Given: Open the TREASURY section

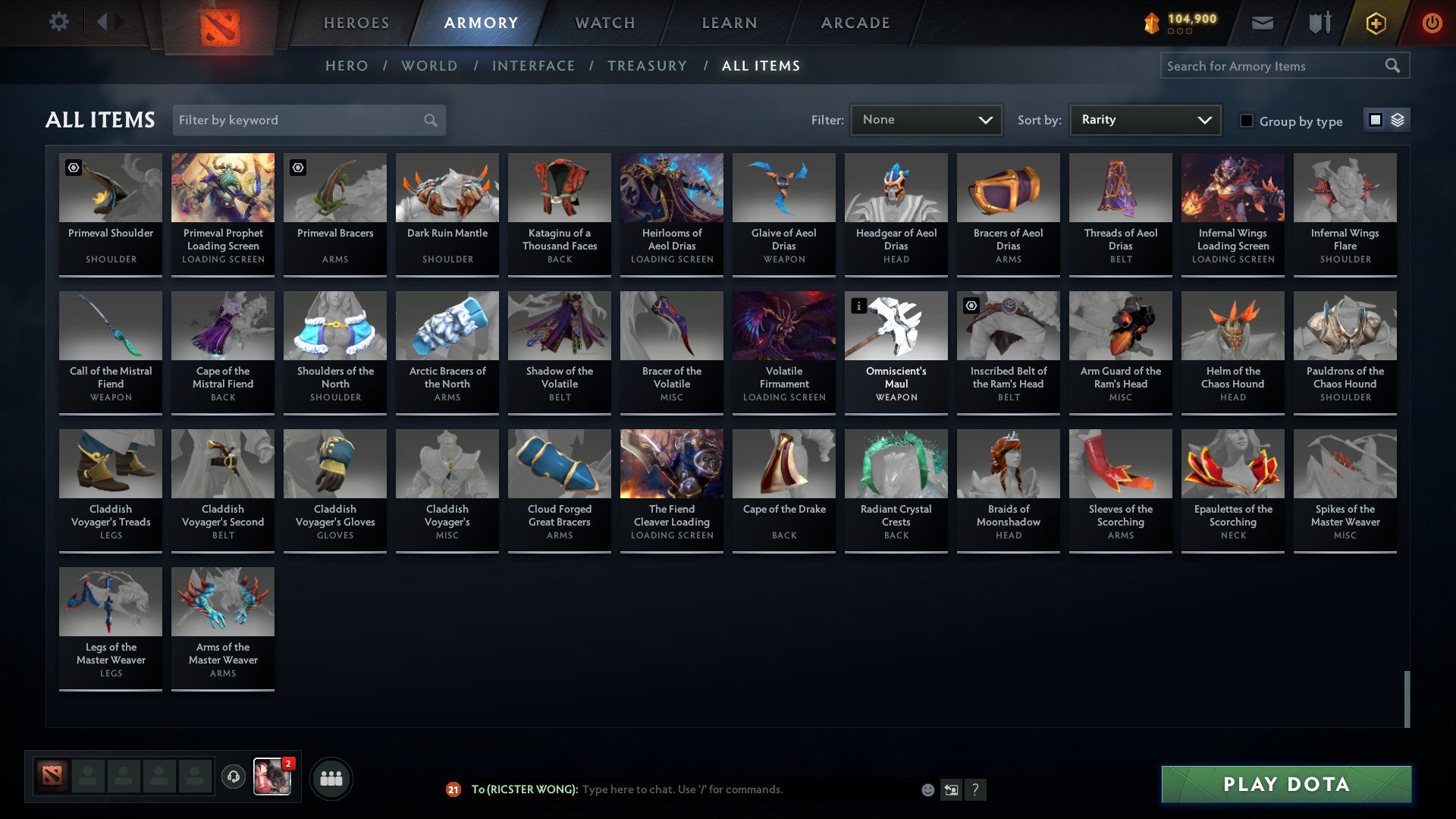Looking at the screenshot, I should pos(647,66).
